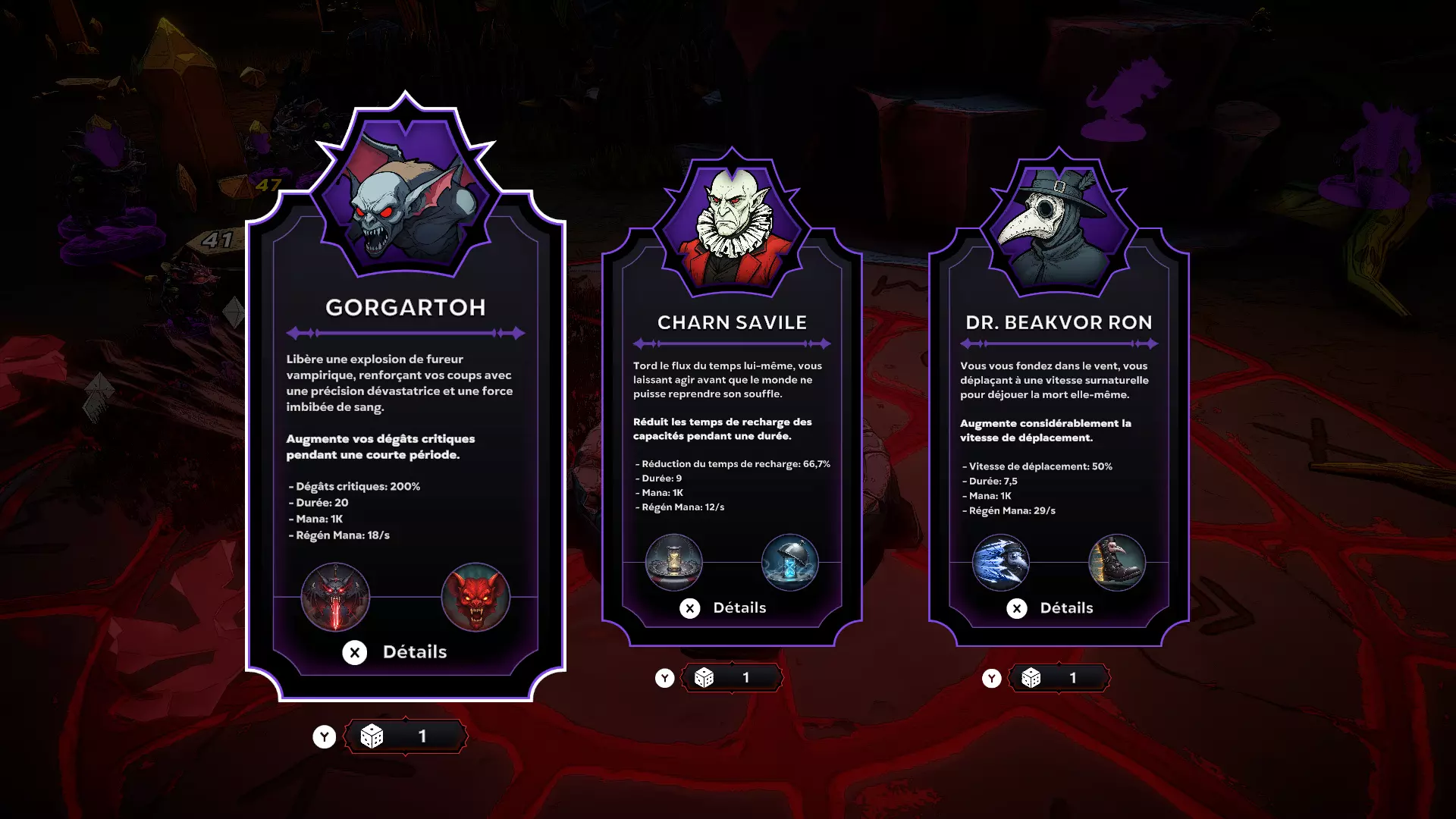
Task: Inspect Beakvor Ron's dark boot icon
Action: 1116,563
